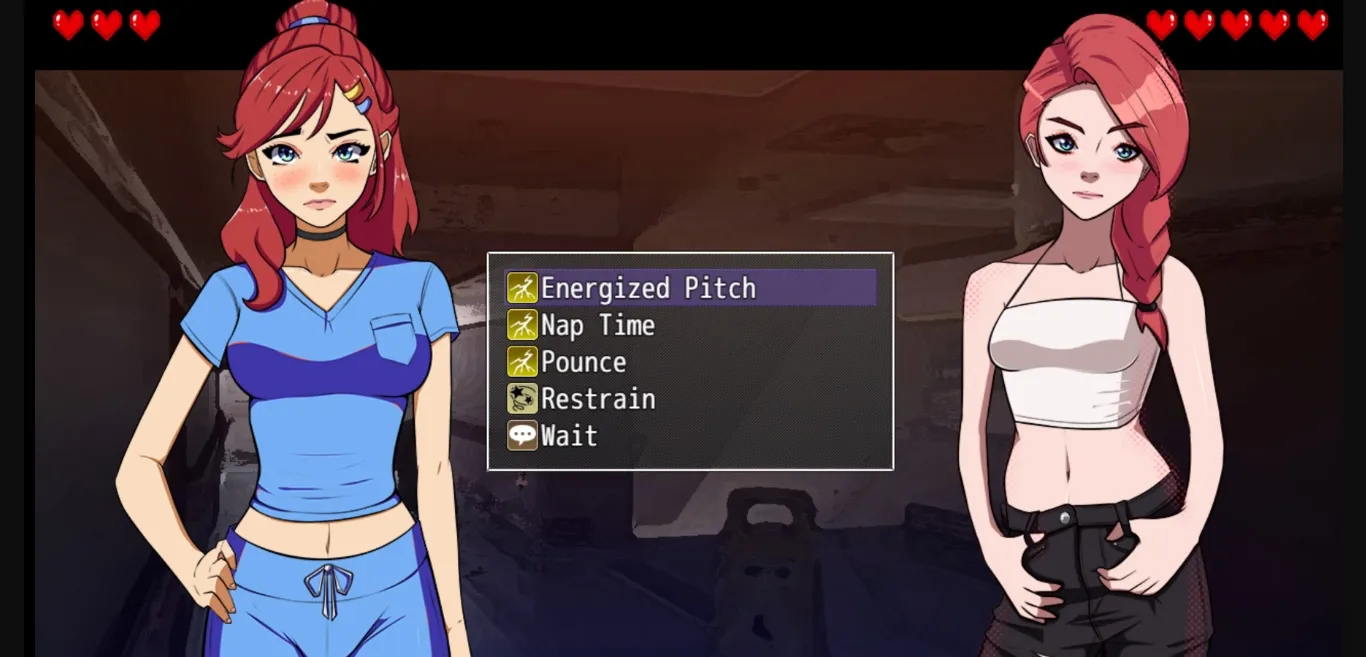Viewport: 1366px width, 657px height.
Task: Select the Wait option
Action: [568, 436]
